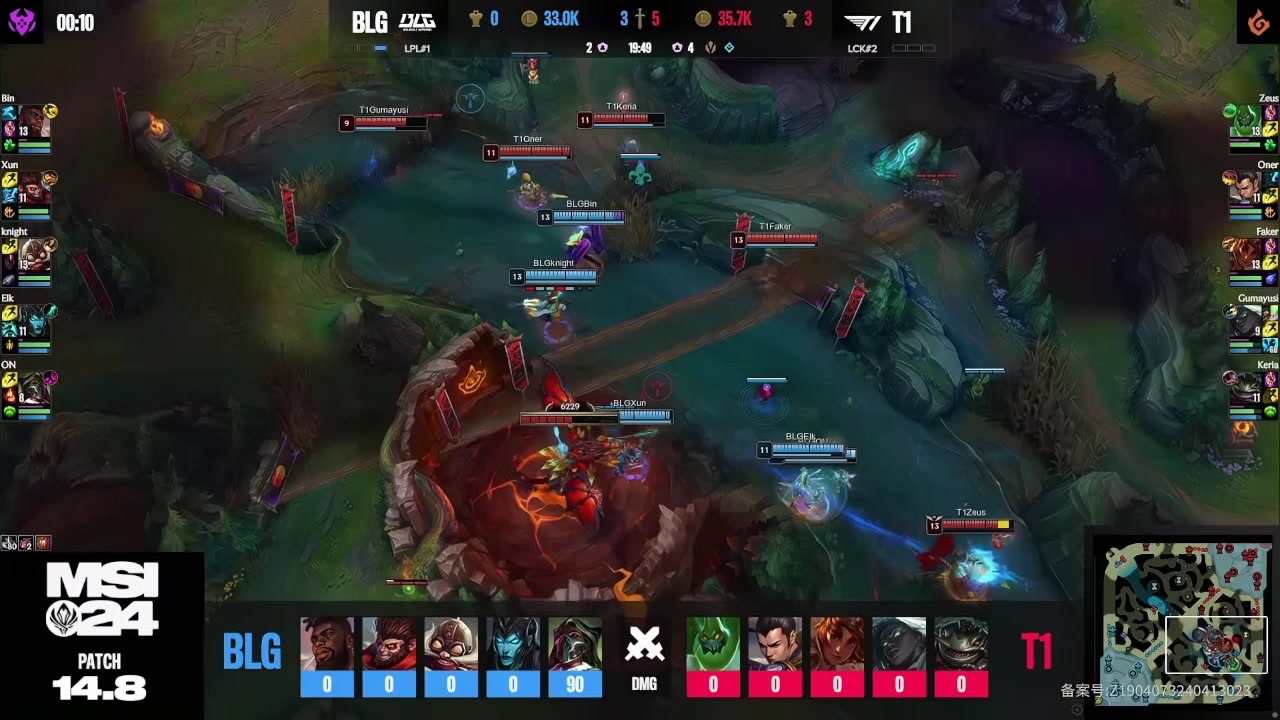Select the Tahm Kench portrait in damage panel
The image size is (1280, 720).
point(961,645)
